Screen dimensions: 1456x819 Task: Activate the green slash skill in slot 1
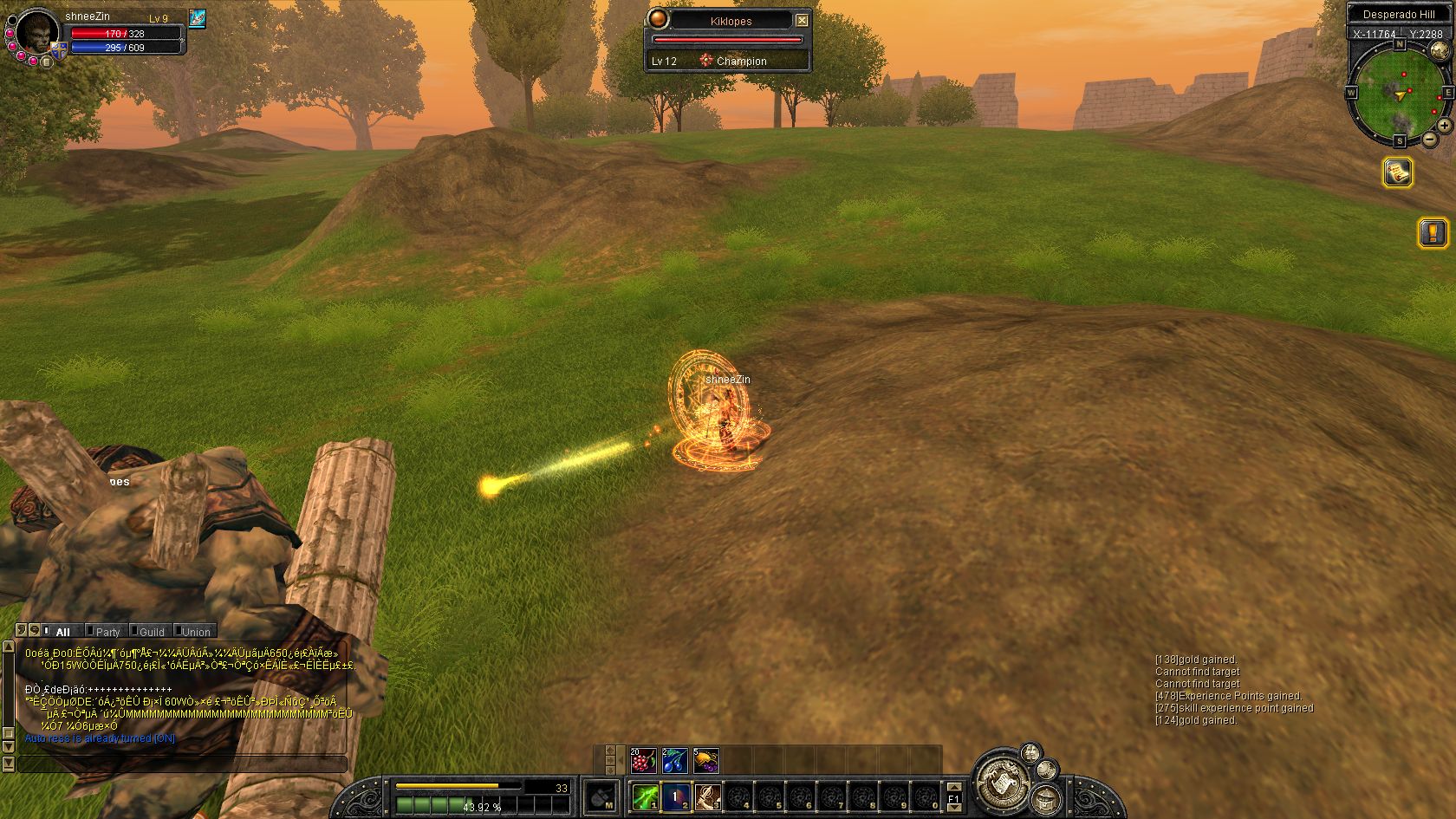[x=645, y=796]
